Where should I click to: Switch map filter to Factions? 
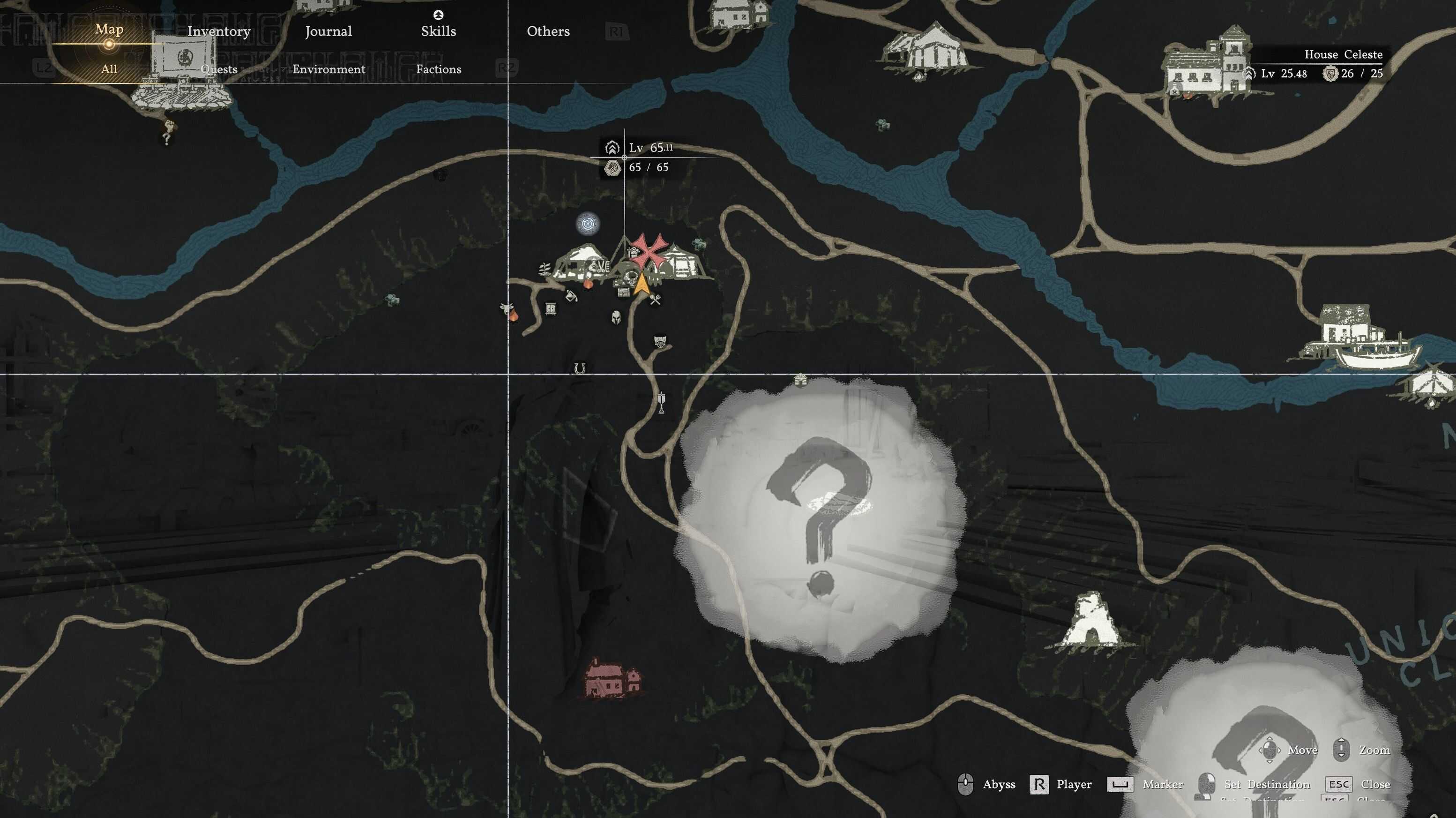[438, 69]
